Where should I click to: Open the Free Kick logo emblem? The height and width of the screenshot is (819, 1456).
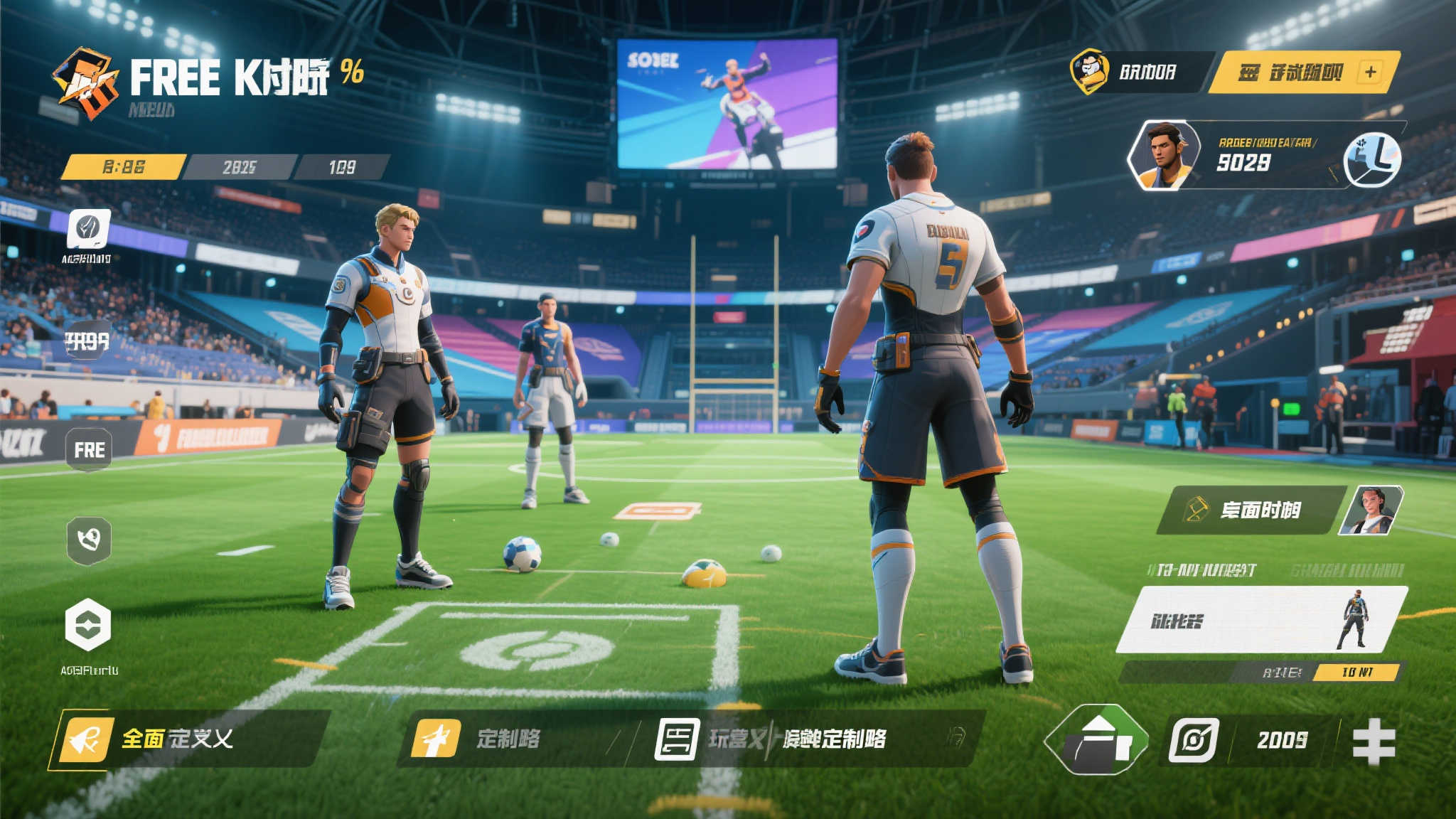coord(86,82)
